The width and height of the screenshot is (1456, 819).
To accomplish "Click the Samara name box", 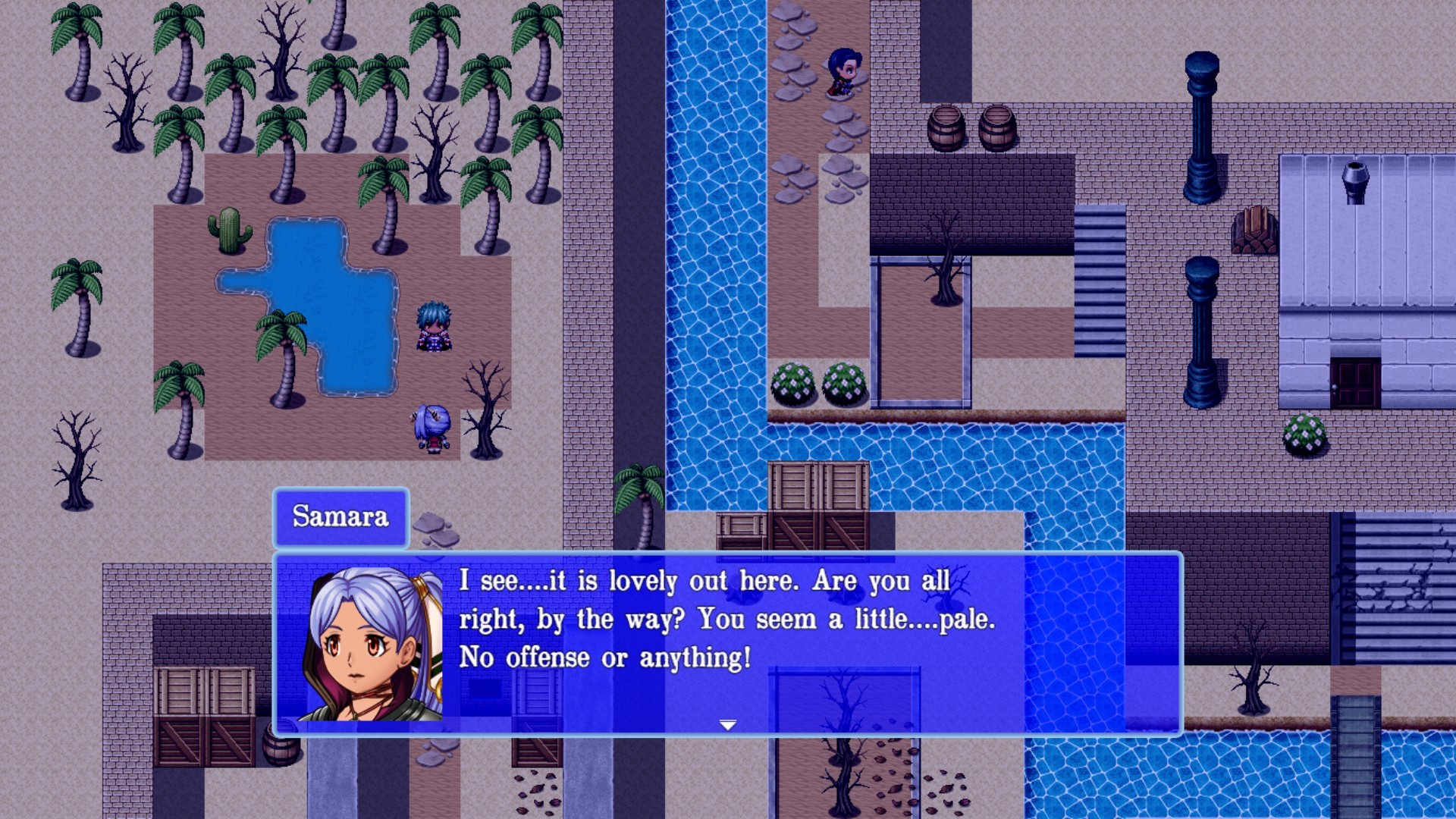I will pyautogui.click(x=340, y=519).
